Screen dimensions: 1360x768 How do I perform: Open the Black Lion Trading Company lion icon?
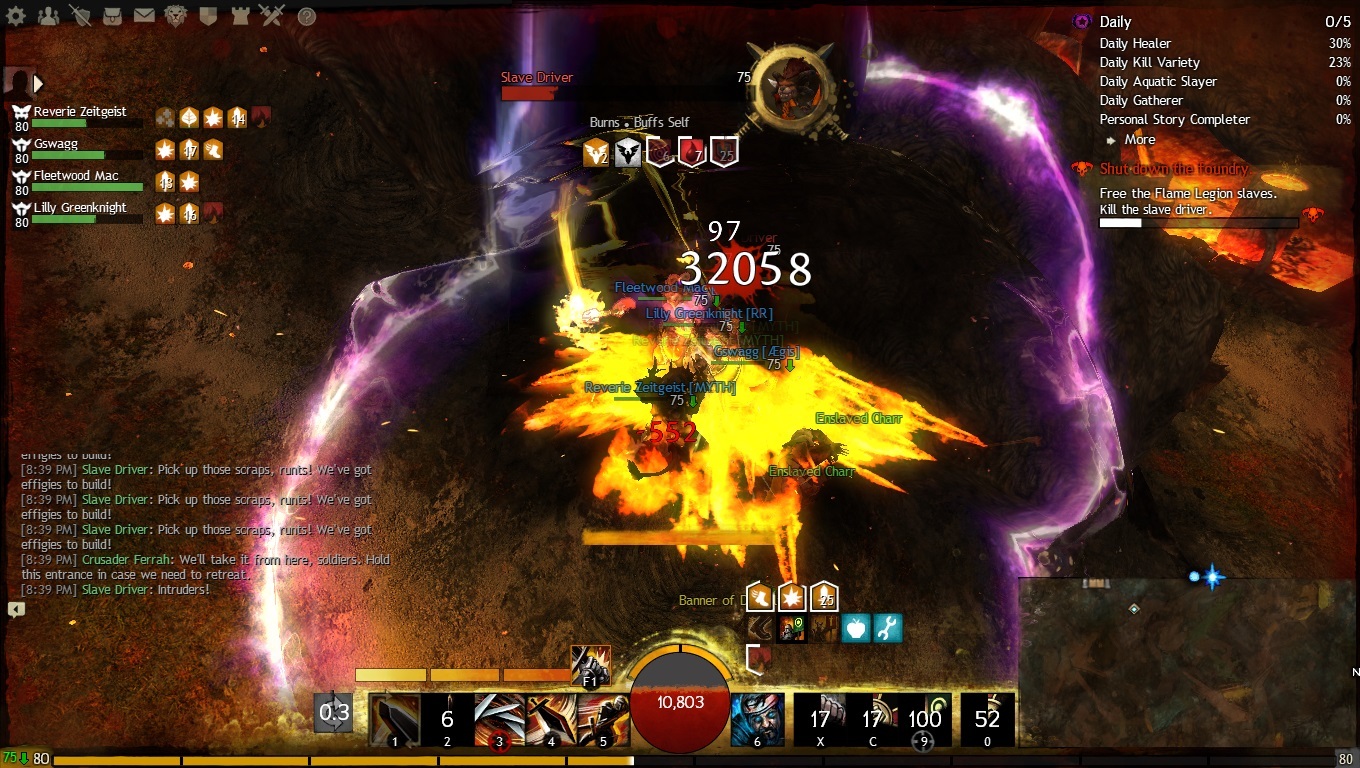pyautogui.click(x=176, y=16)
